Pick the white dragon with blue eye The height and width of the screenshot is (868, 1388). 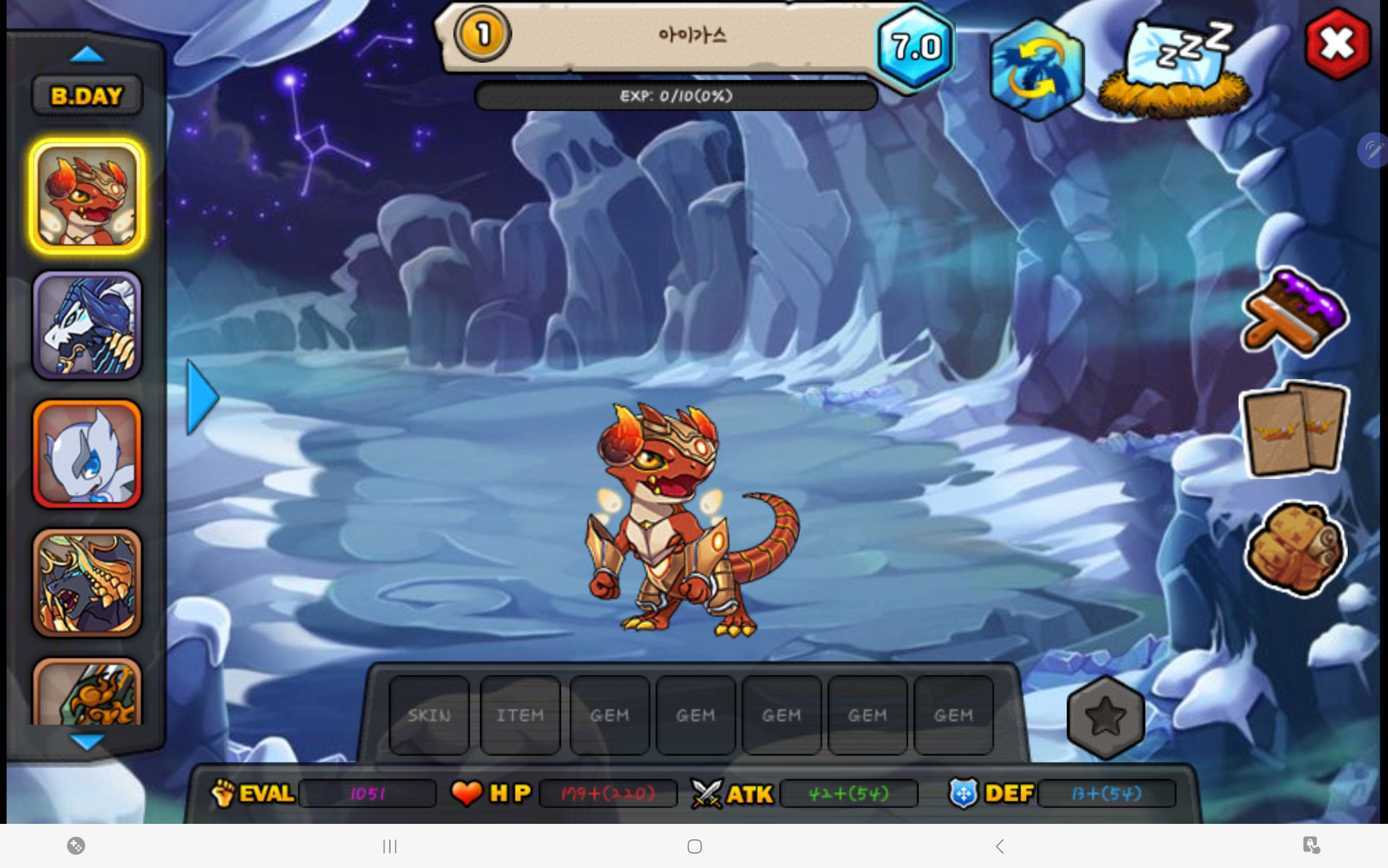pos(87,454)
